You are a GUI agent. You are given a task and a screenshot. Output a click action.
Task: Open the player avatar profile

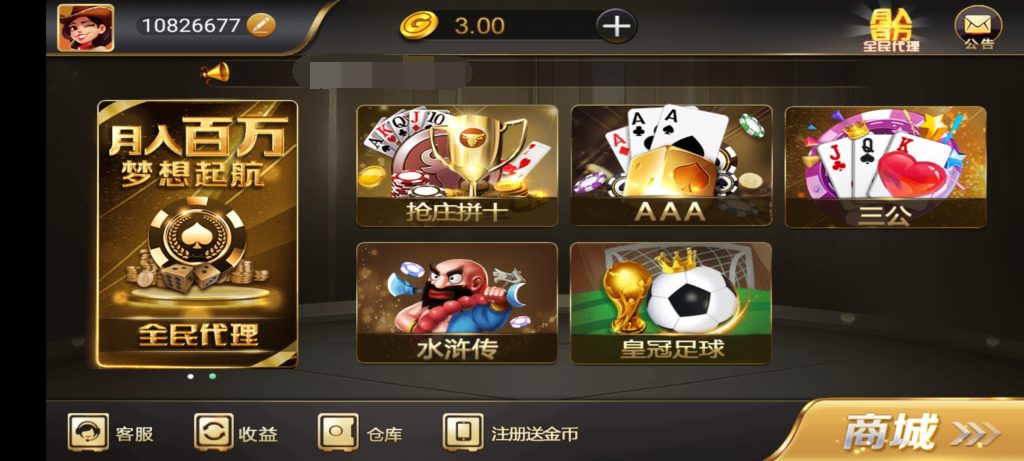(85, 26)
